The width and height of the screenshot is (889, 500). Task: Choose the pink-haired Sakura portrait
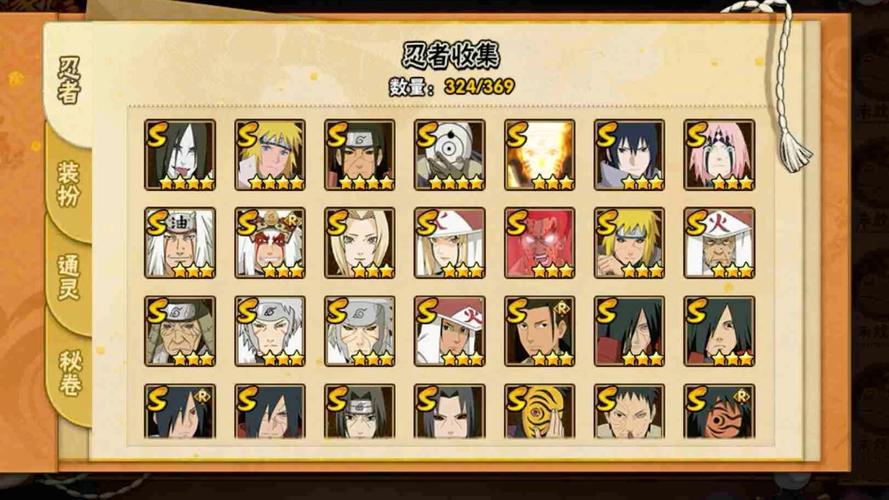point(719,155)
